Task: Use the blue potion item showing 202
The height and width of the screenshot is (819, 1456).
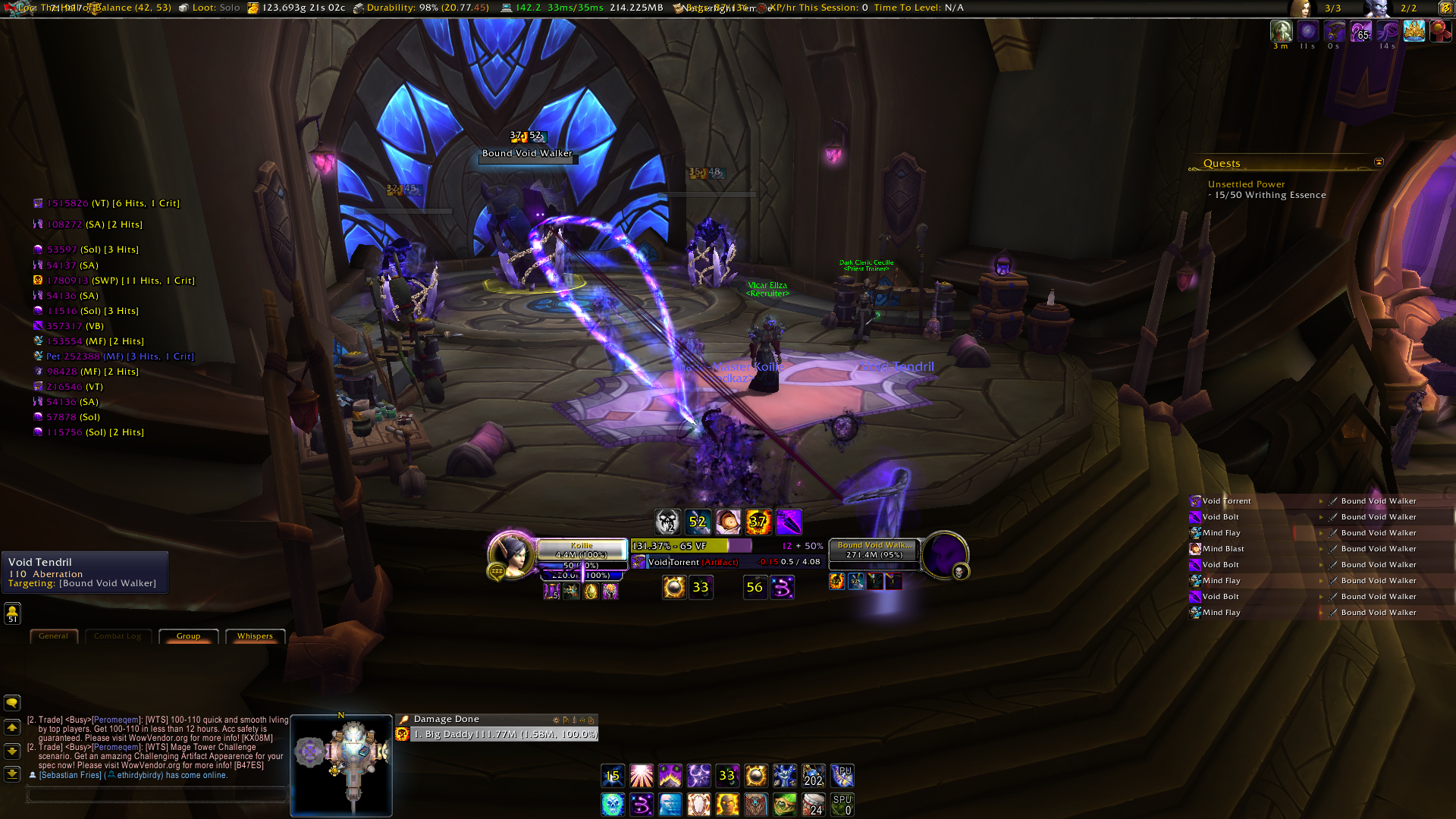Action: 813,776
